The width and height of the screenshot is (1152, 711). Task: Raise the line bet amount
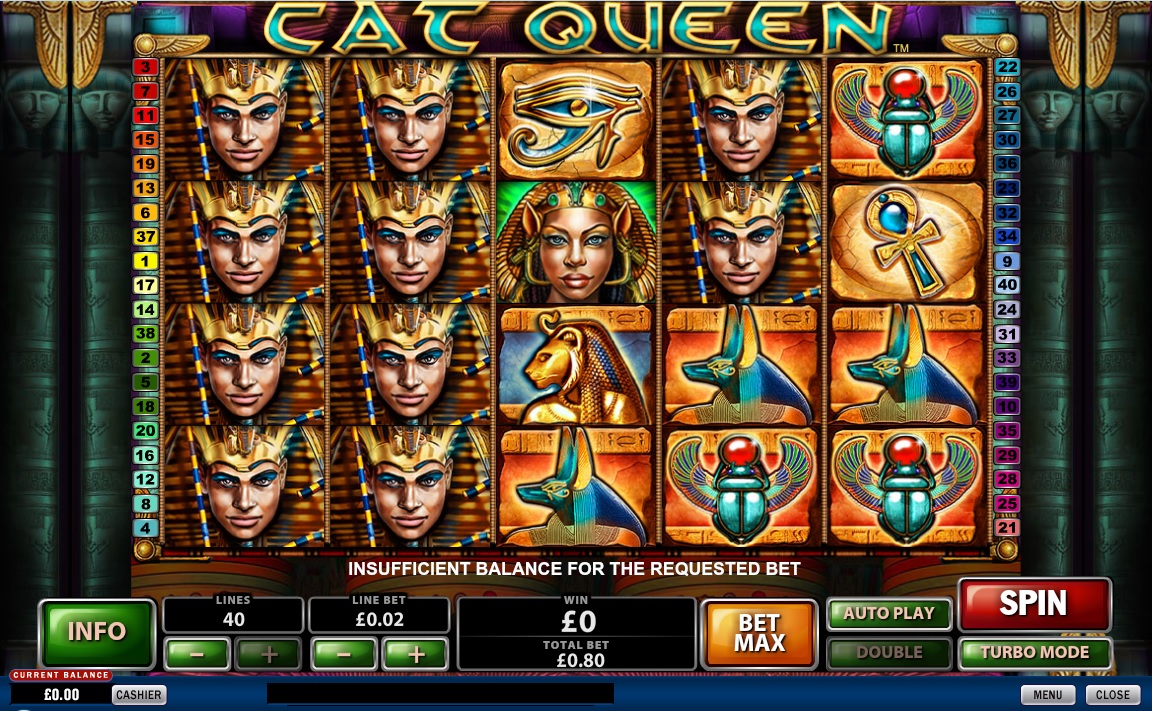click(415, 655)
